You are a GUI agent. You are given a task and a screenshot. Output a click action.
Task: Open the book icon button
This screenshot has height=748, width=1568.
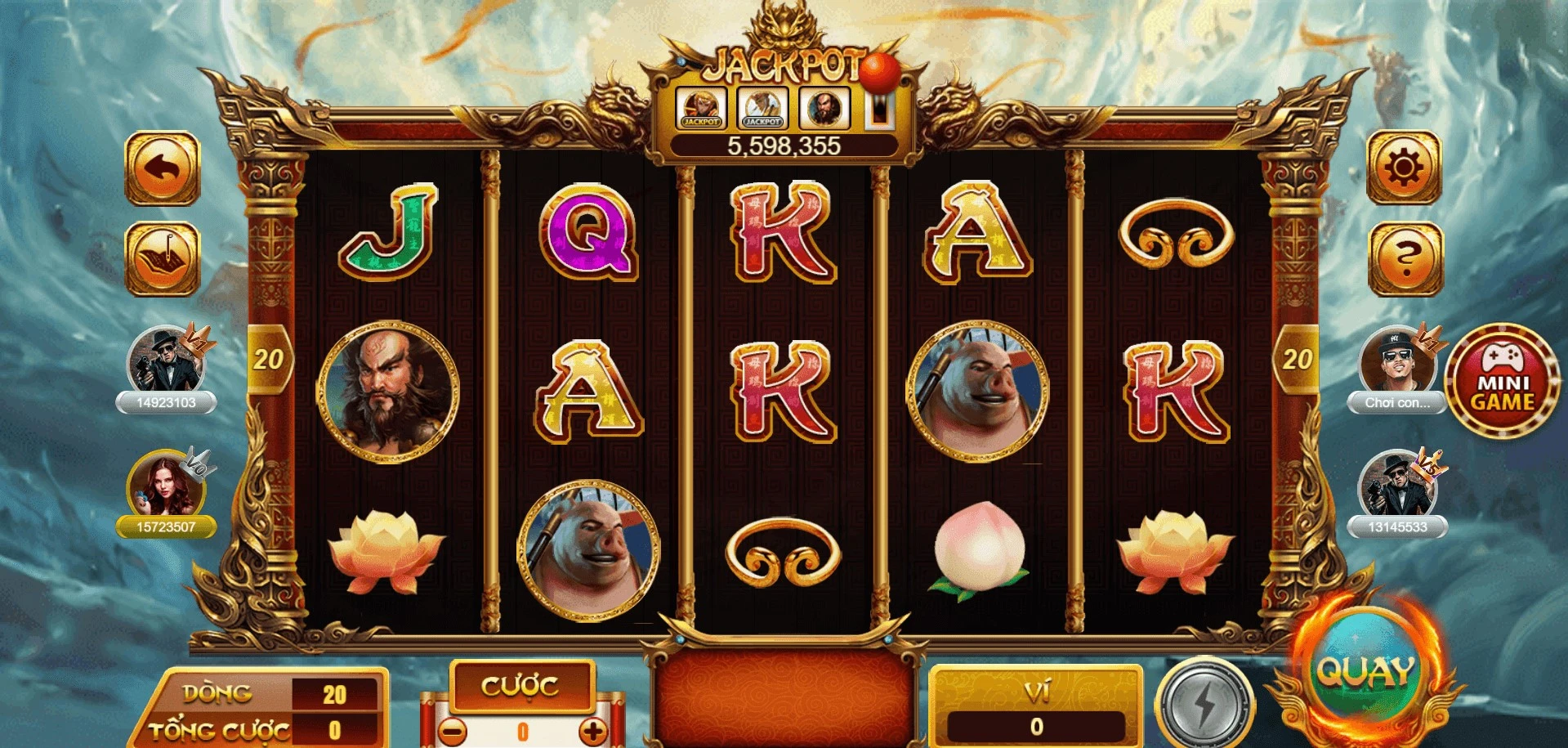click(x=163, y=259)
